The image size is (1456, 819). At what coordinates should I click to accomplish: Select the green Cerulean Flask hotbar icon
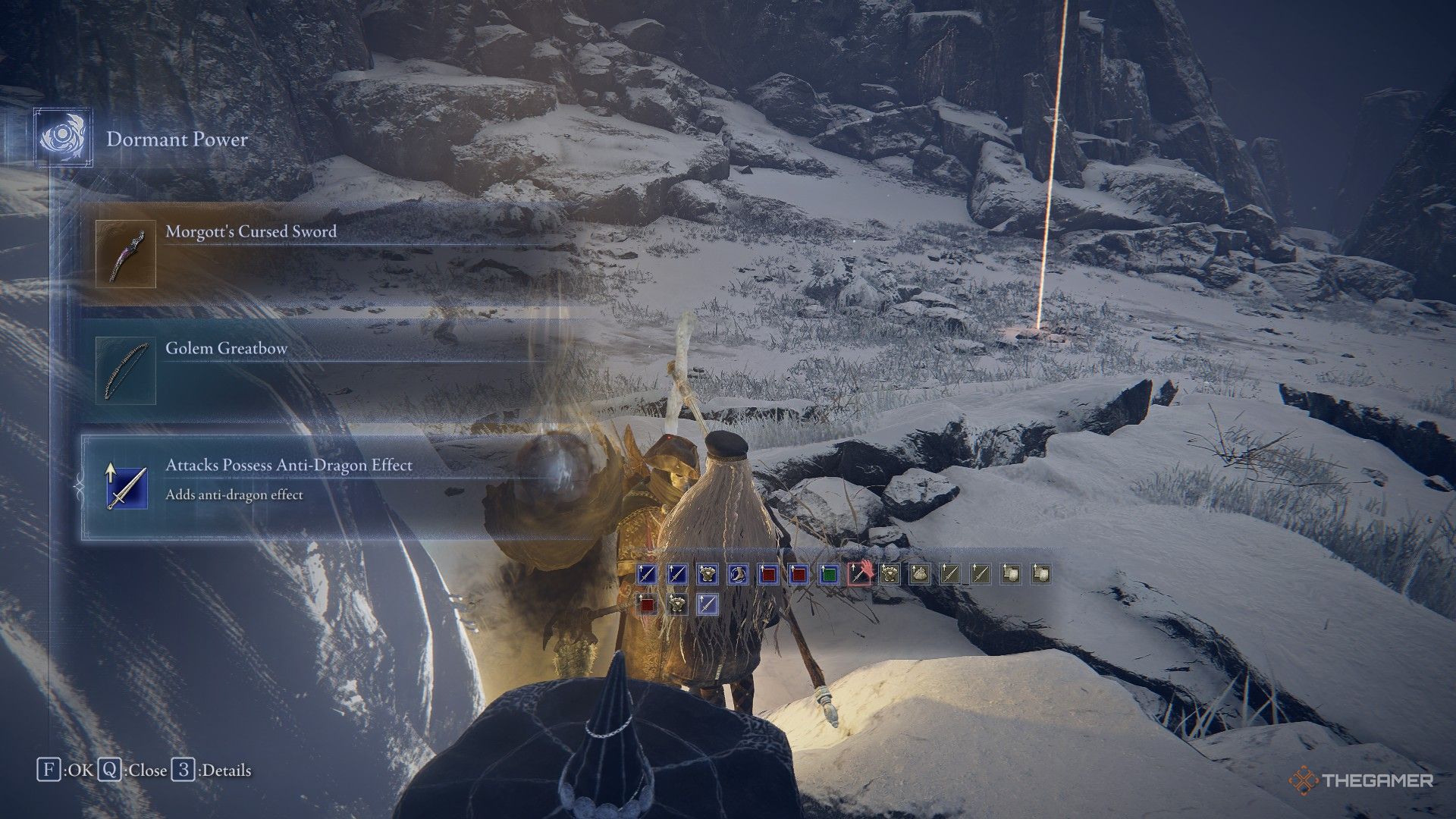point(828,574)
